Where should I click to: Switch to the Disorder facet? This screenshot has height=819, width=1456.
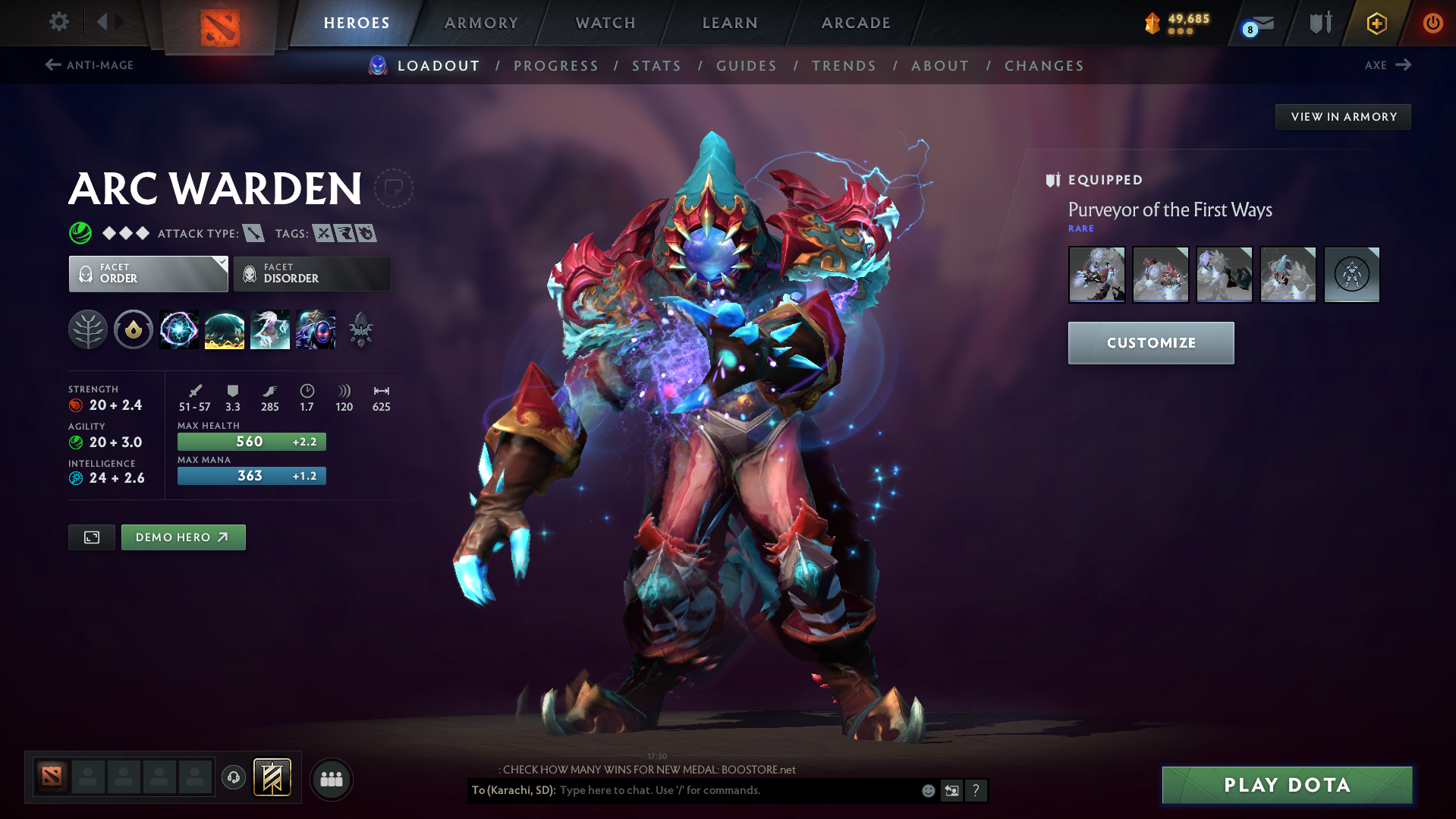(311, 273)
